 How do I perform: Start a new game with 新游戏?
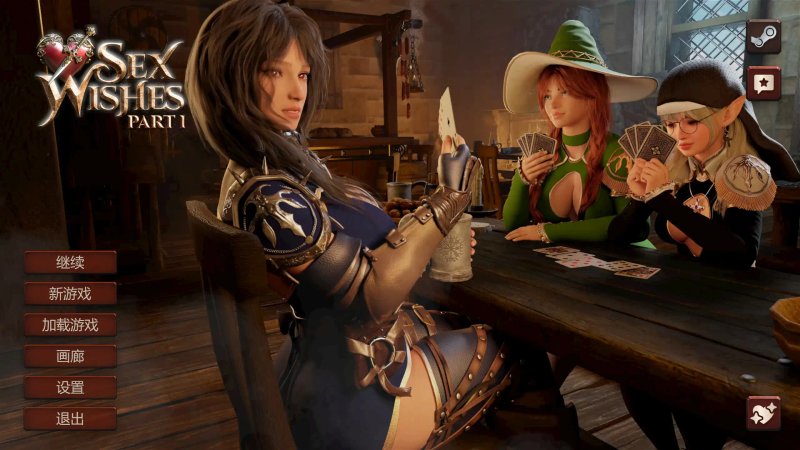(70, 294)
